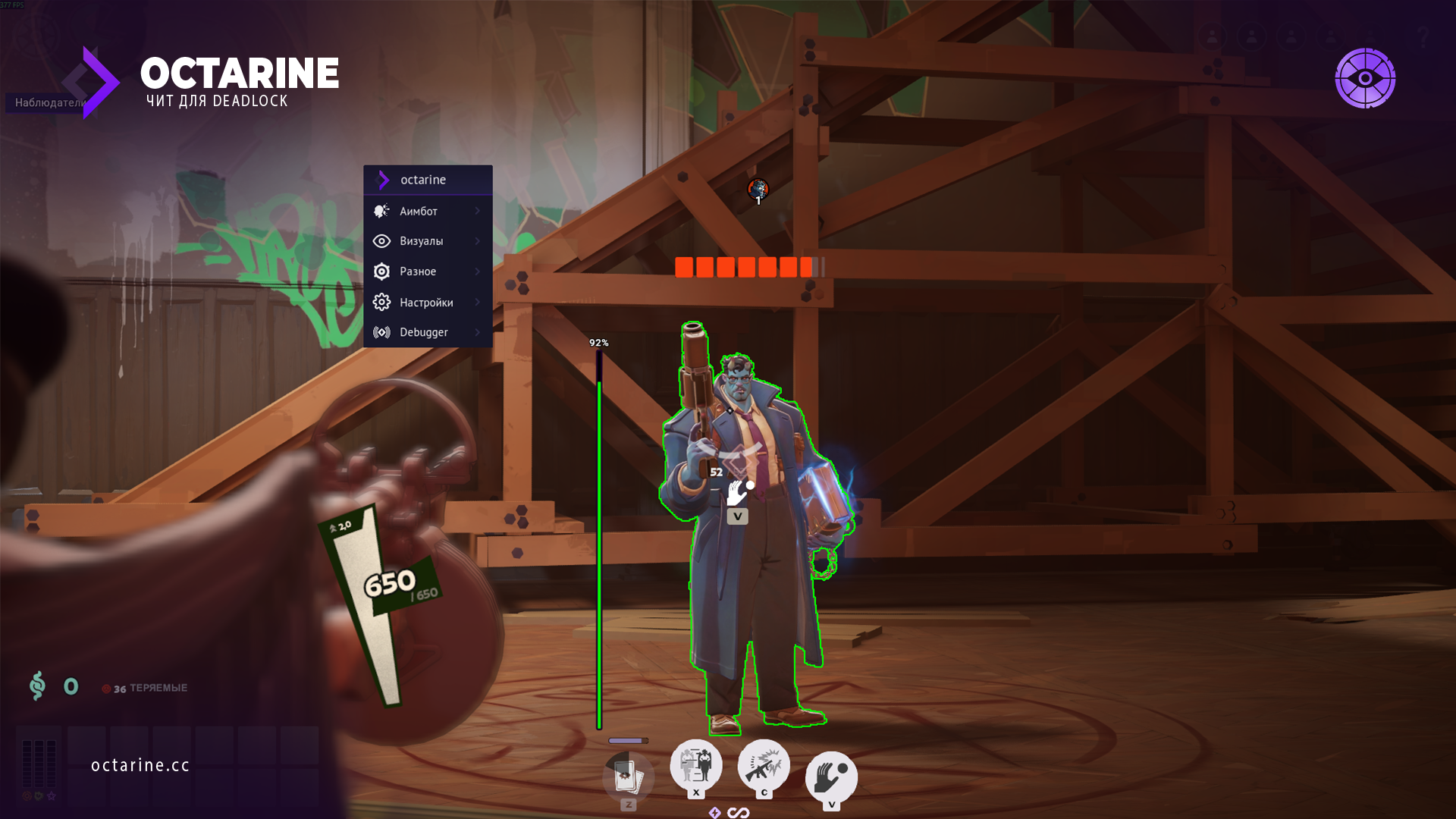Expand the Debugger submenu chevron
Image resolution: width=1456 pixels, height=819 pixels.
click(479, 332)
